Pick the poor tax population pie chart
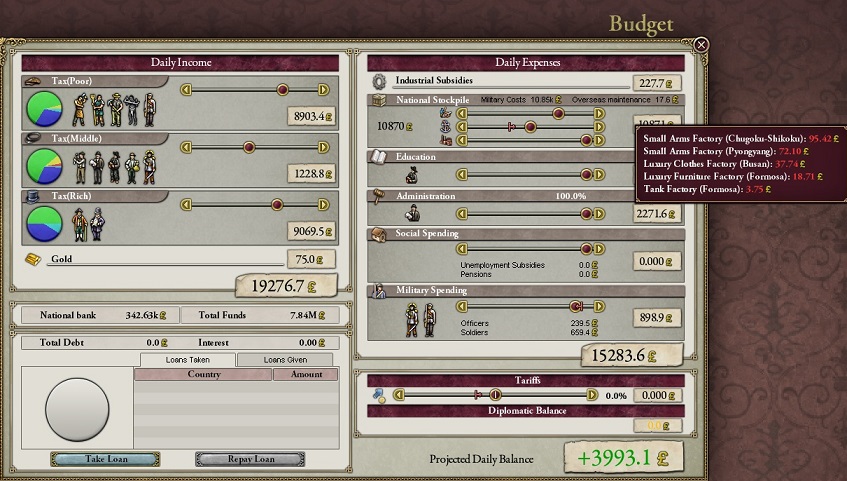The height and width of the screenshot is (481, 847). 44,106
